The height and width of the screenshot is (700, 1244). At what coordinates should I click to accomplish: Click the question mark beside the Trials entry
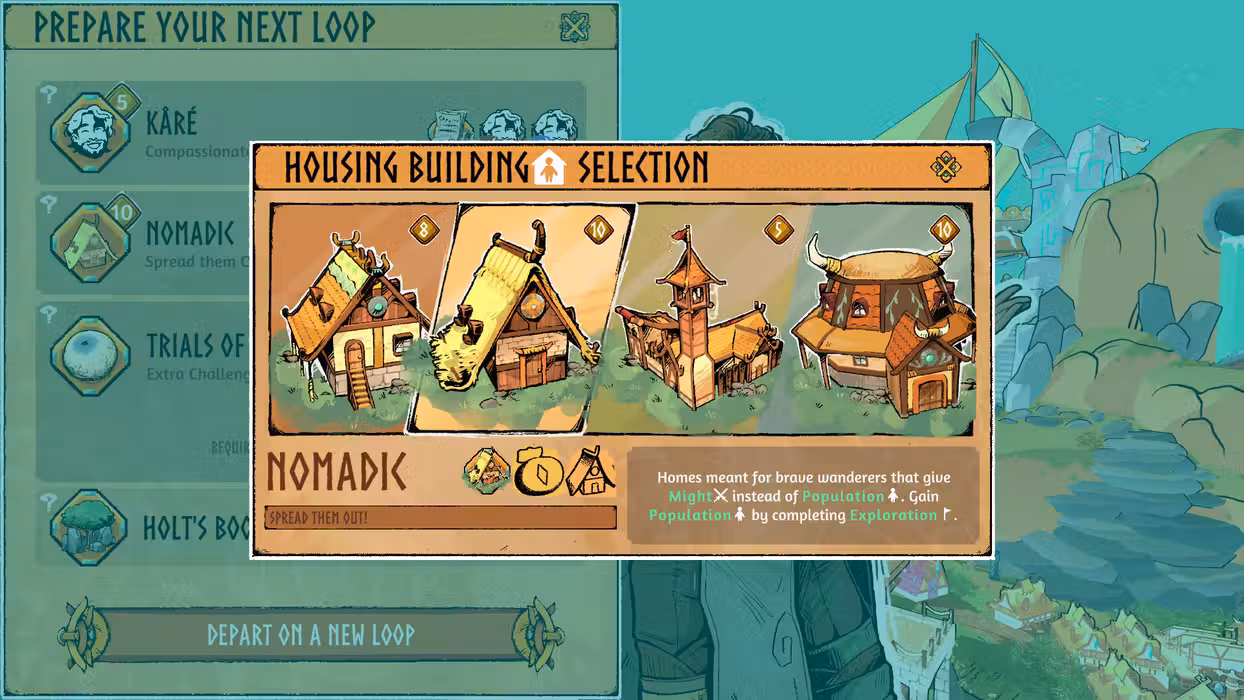(47, 315)
